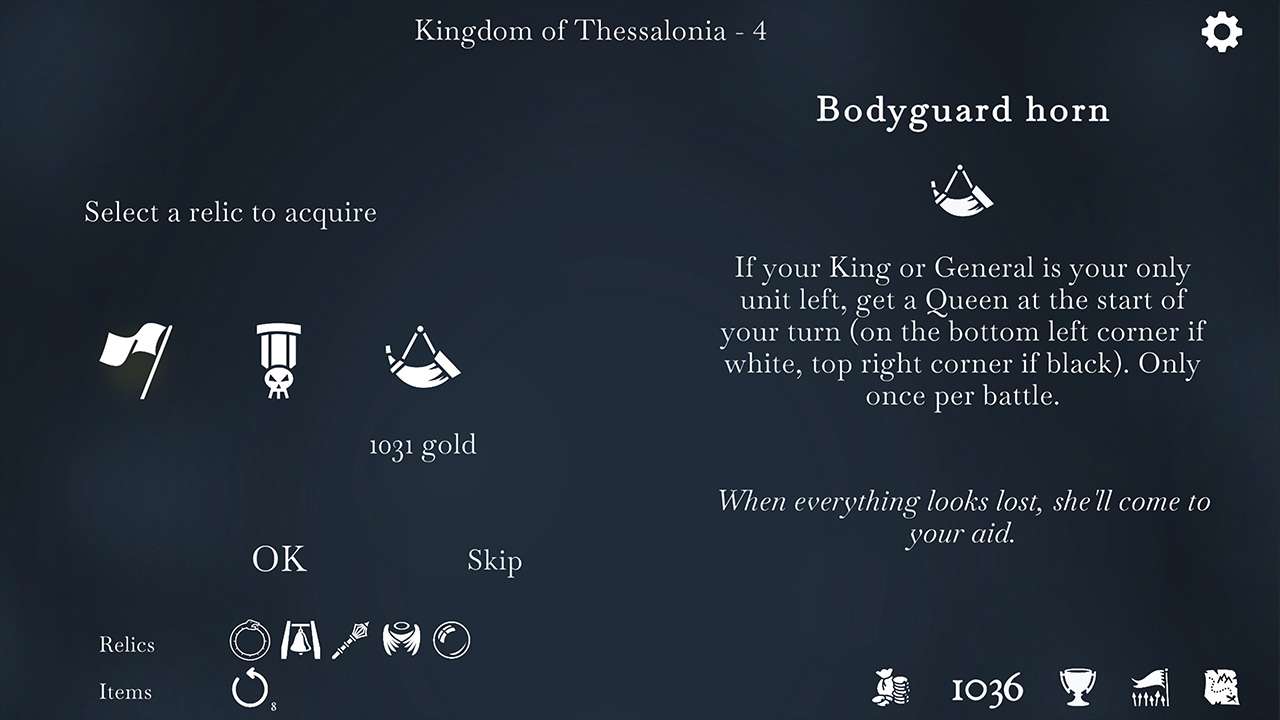Click the 1031 gold price label
The width and height of the screenshot is (1280, 720).
coord(421,444)
